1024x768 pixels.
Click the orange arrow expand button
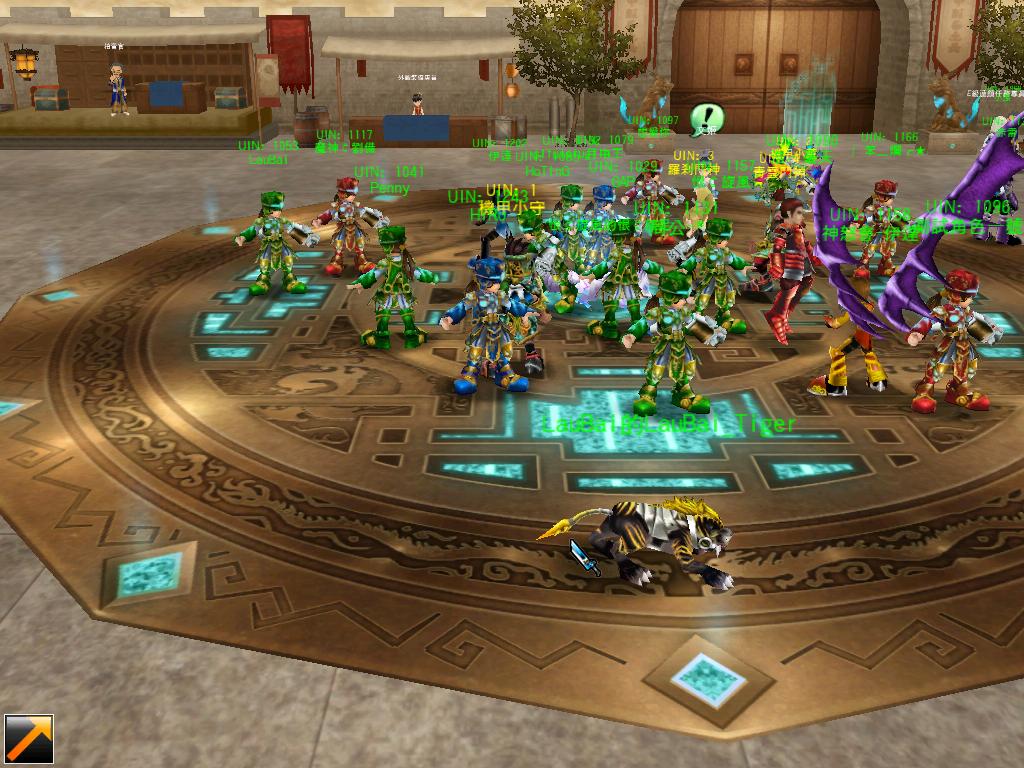coord(28,740)
